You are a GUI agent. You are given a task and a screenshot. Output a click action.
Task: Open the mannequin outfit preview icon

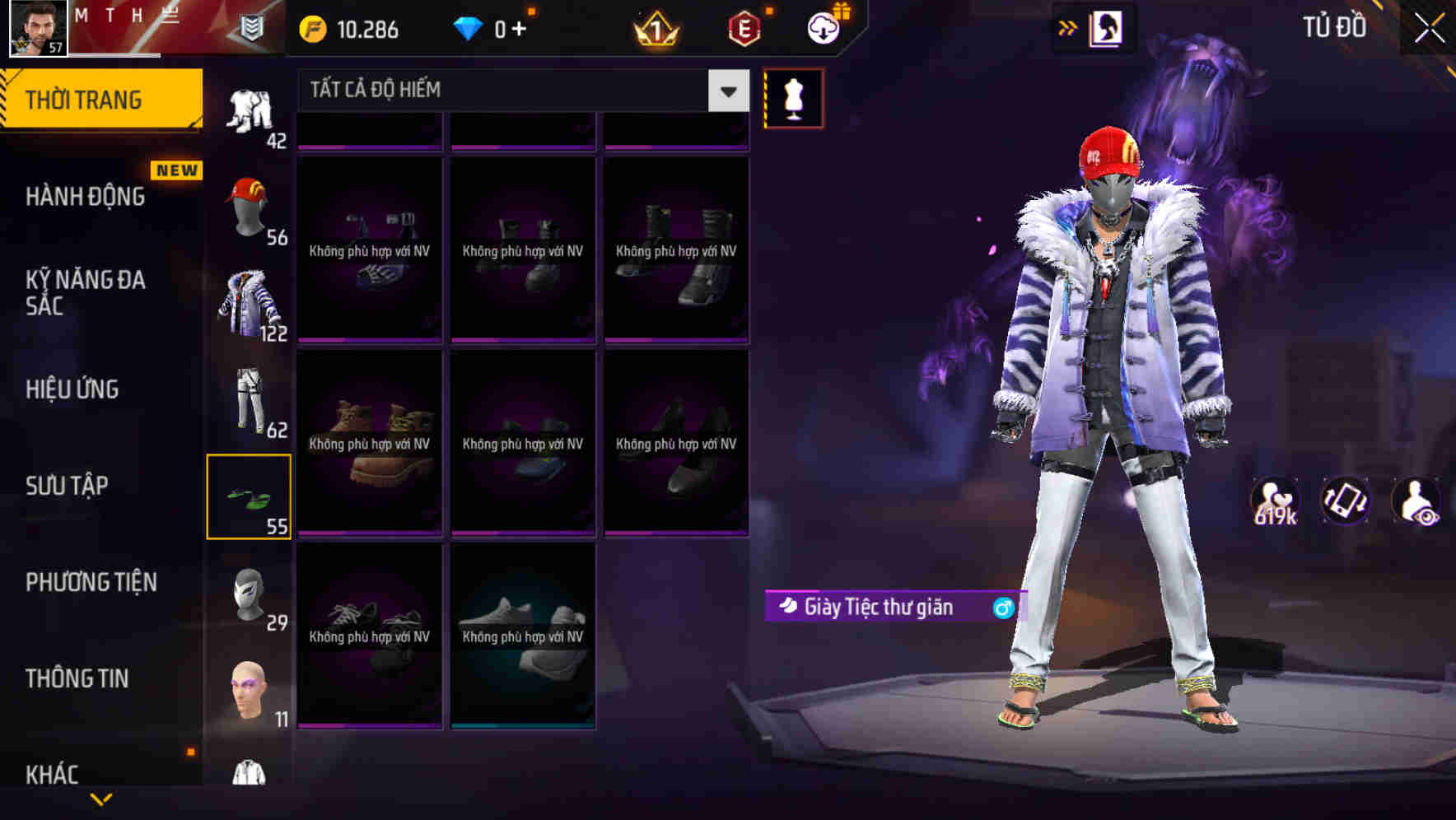(793, 97)
